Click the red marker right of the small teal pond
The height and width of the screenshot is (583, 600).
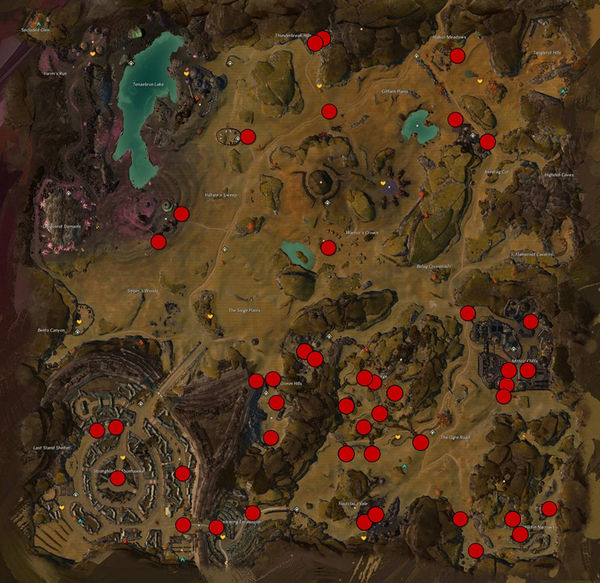point(455,120)
